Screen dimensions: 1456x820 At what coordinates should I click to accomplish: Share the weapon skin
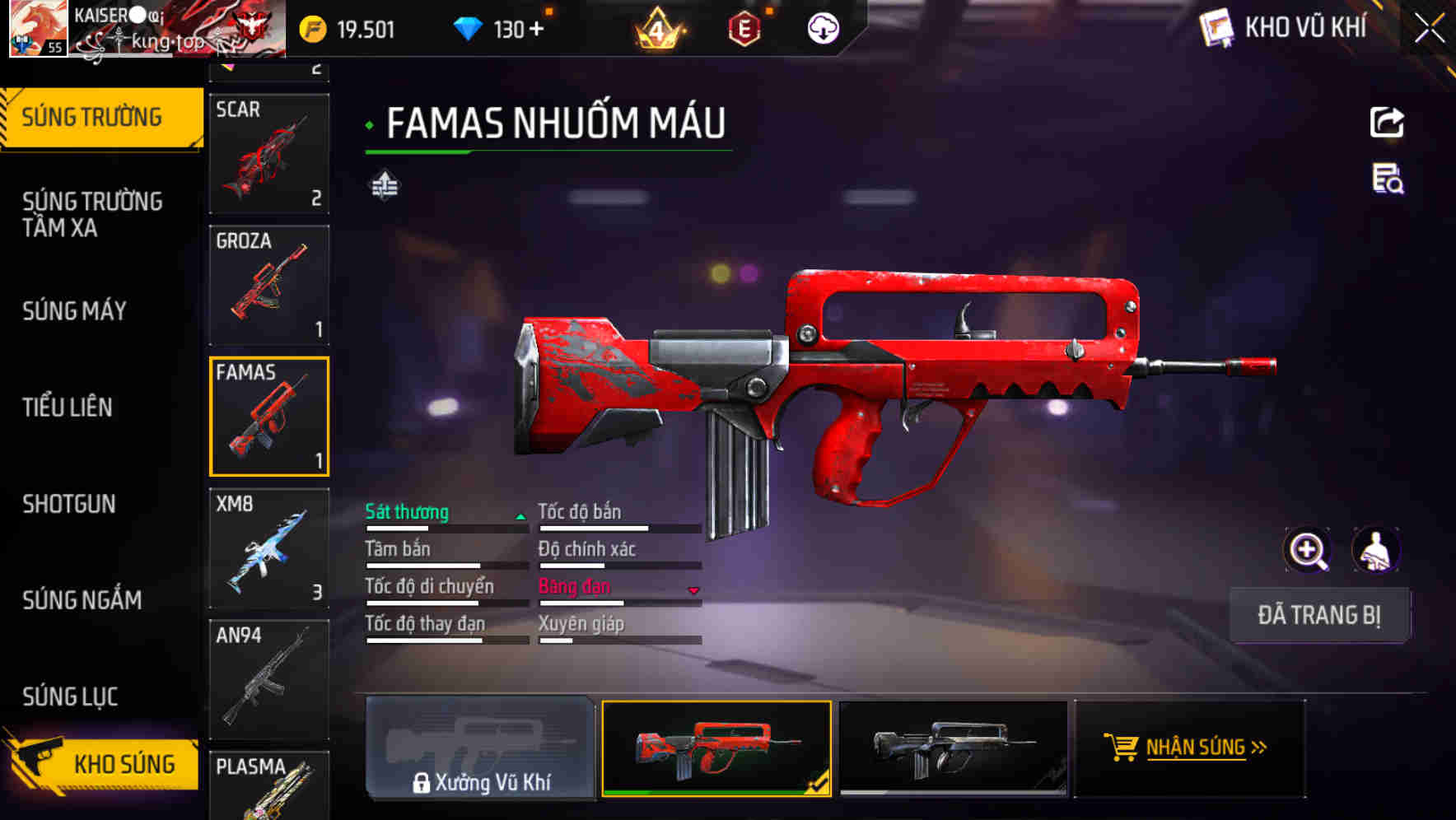(x=1387, y=123)
